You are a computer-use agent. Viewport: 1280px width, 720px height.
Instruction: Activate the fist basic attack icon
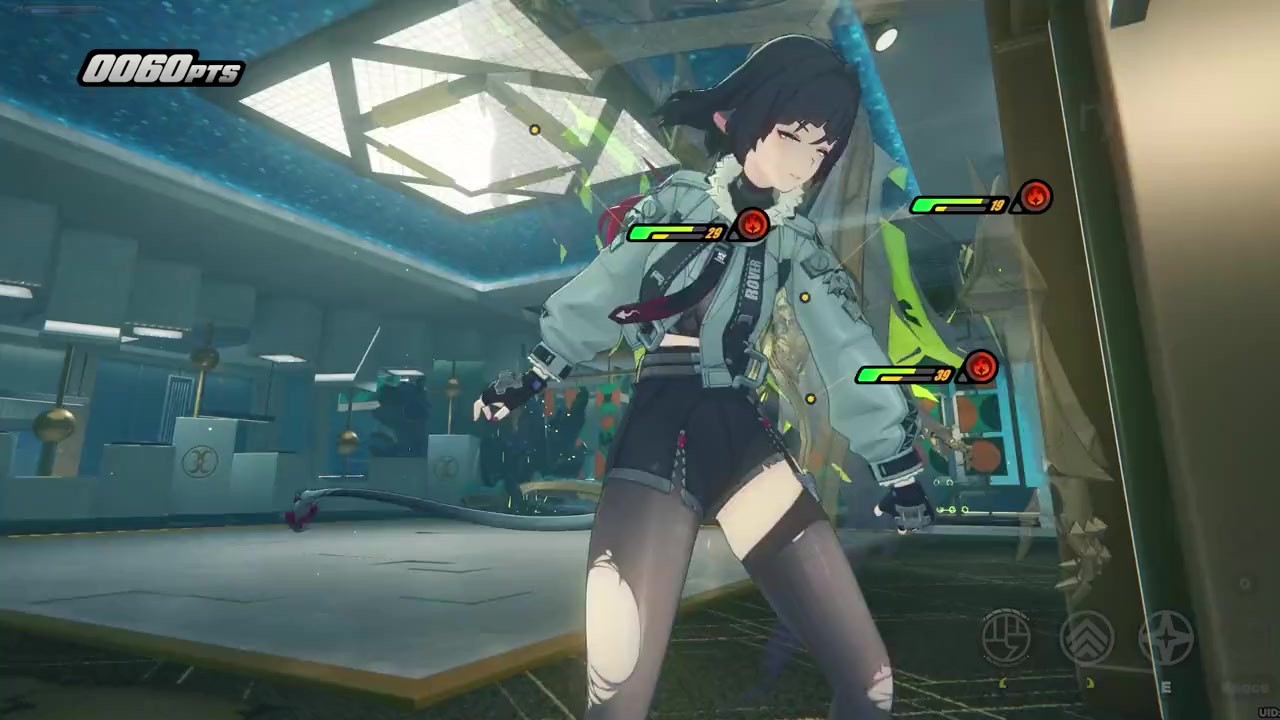coord(1006,637)
